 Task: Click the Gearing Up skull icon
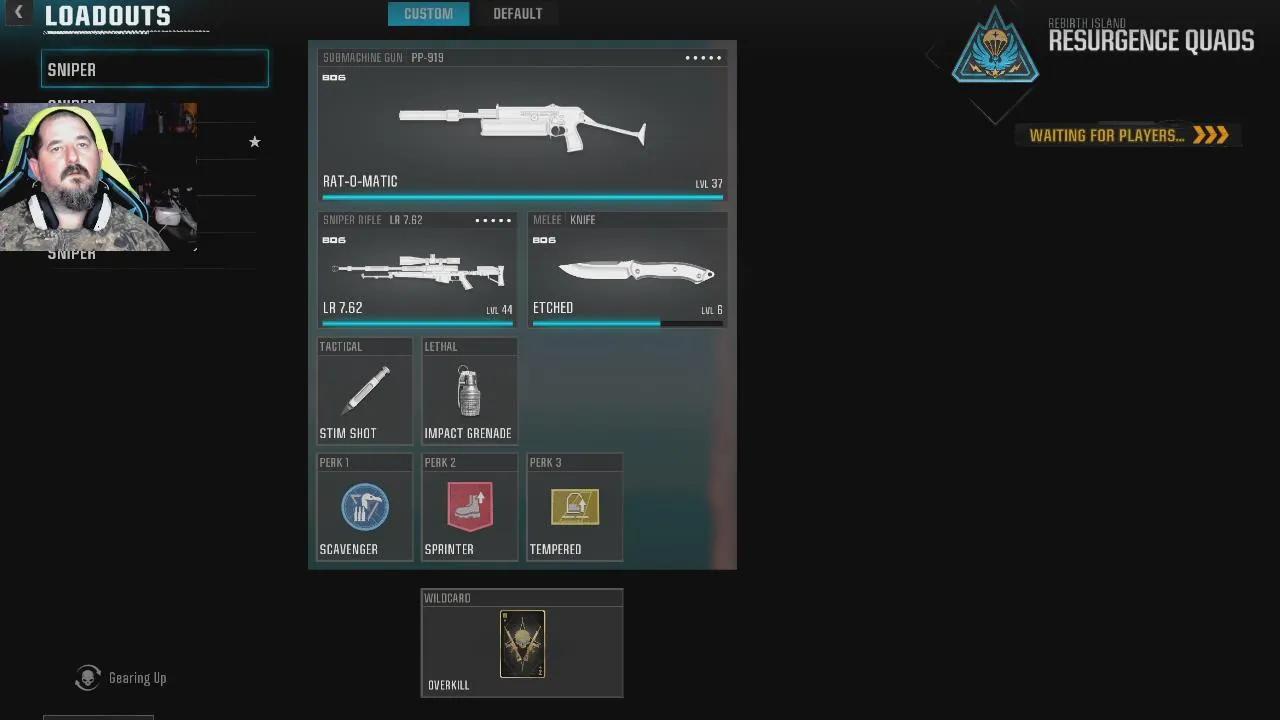[x=87, y=678]
